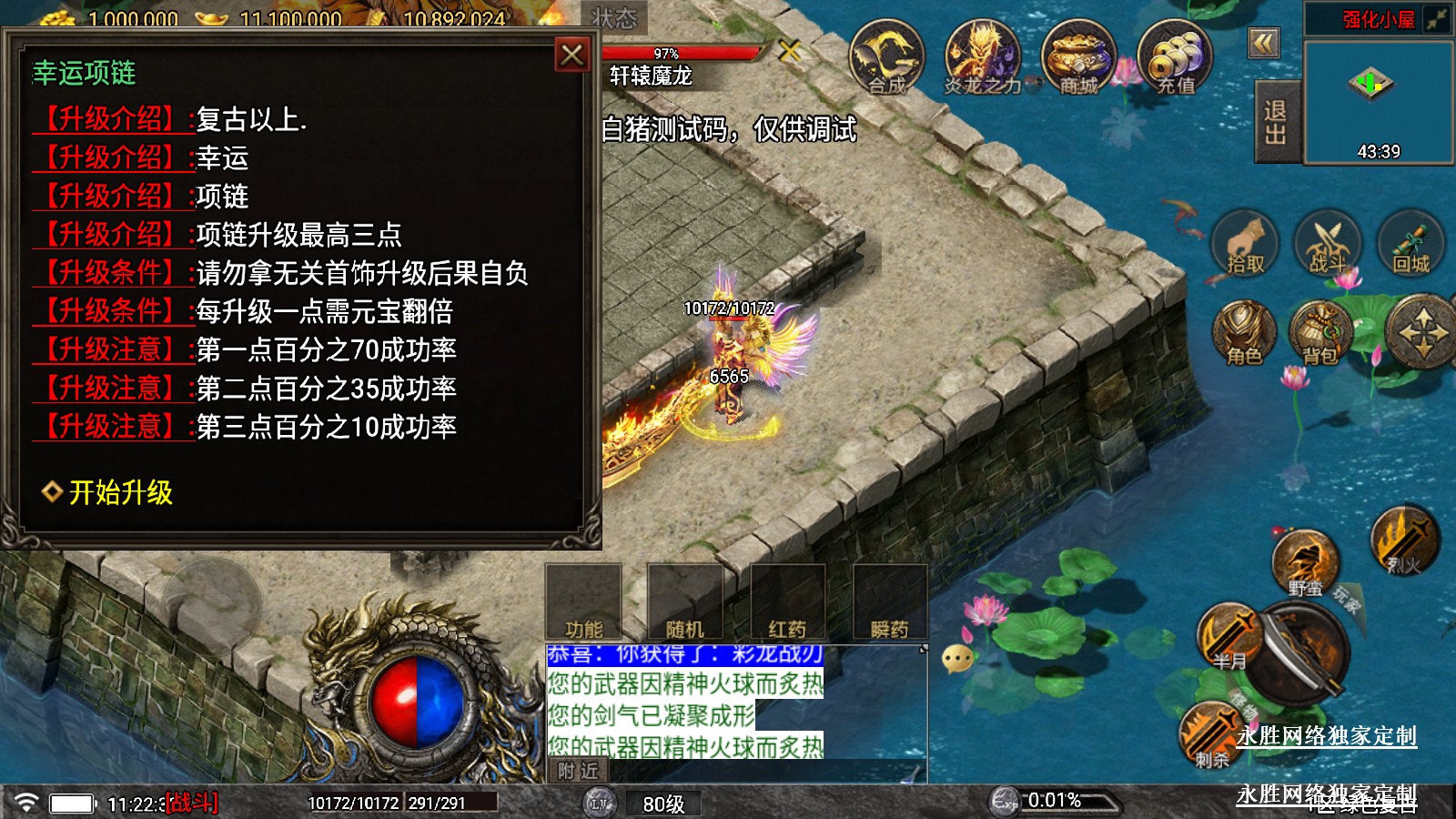Viewport: 1456px width, 819px height.
Task: Activate the 野蛮 charge skill
Action: point(1305,563)
